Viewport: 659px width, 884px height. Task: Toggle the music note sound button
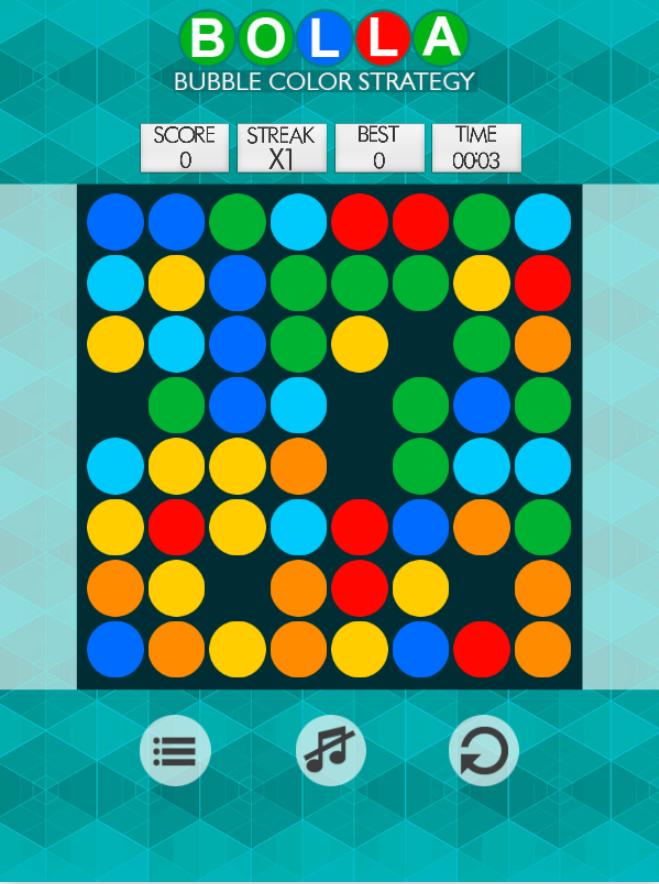click(x=330, y=751)
